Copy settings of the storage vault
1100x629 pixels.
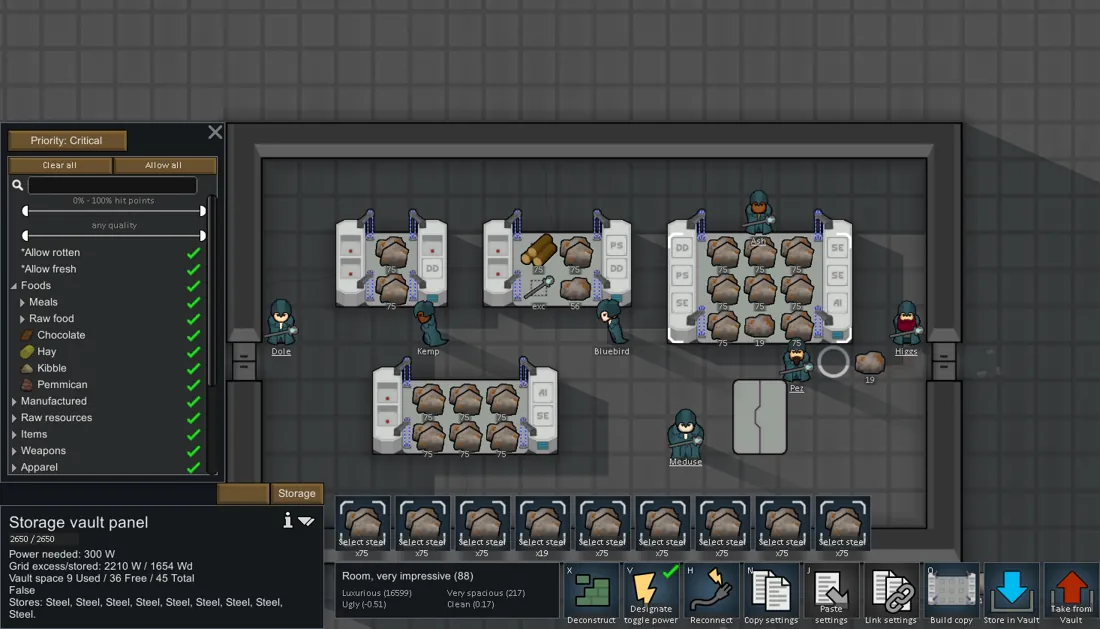(771, 594)
